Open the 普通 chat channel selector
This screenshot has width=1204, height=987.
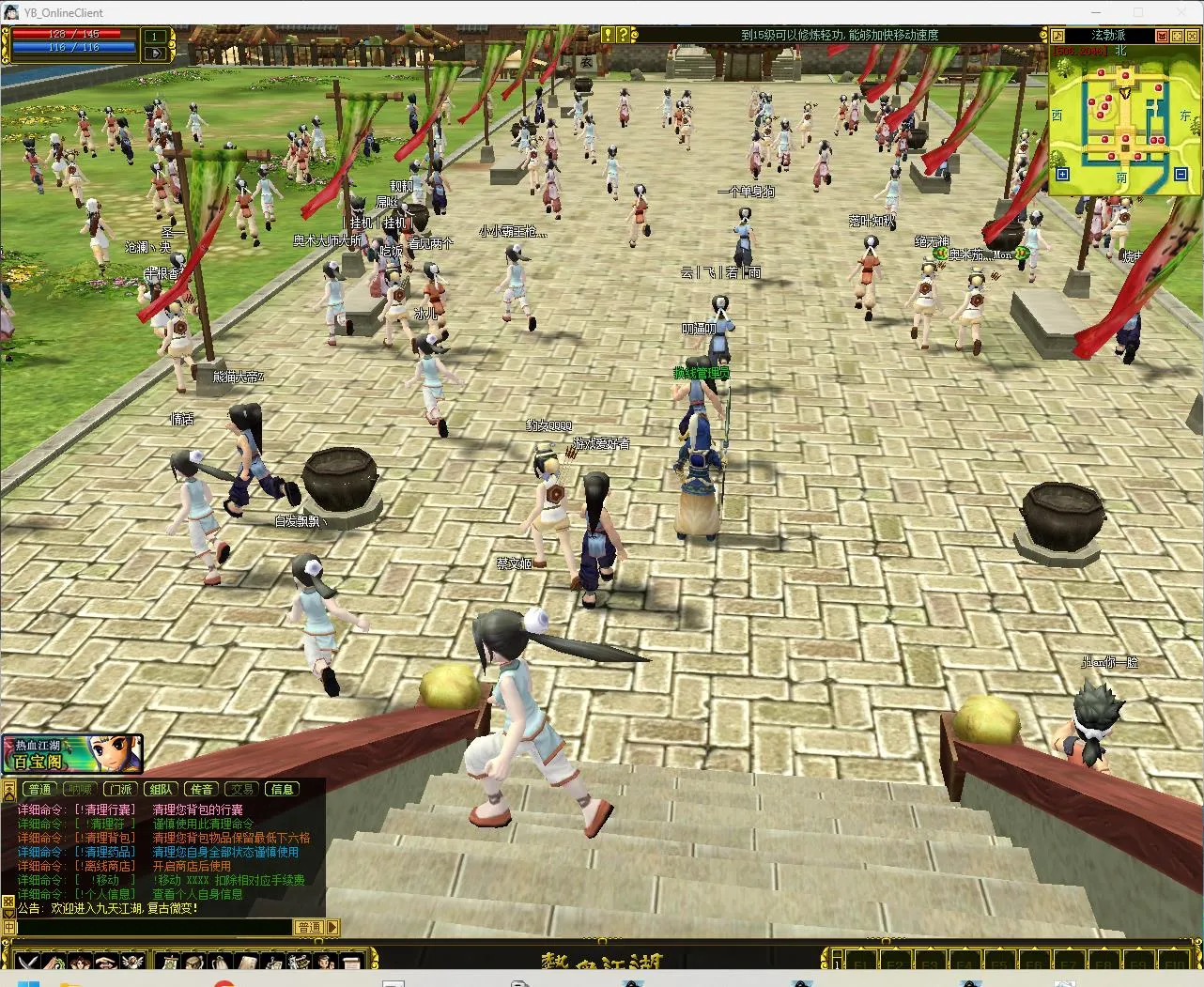tap(309, 927)
